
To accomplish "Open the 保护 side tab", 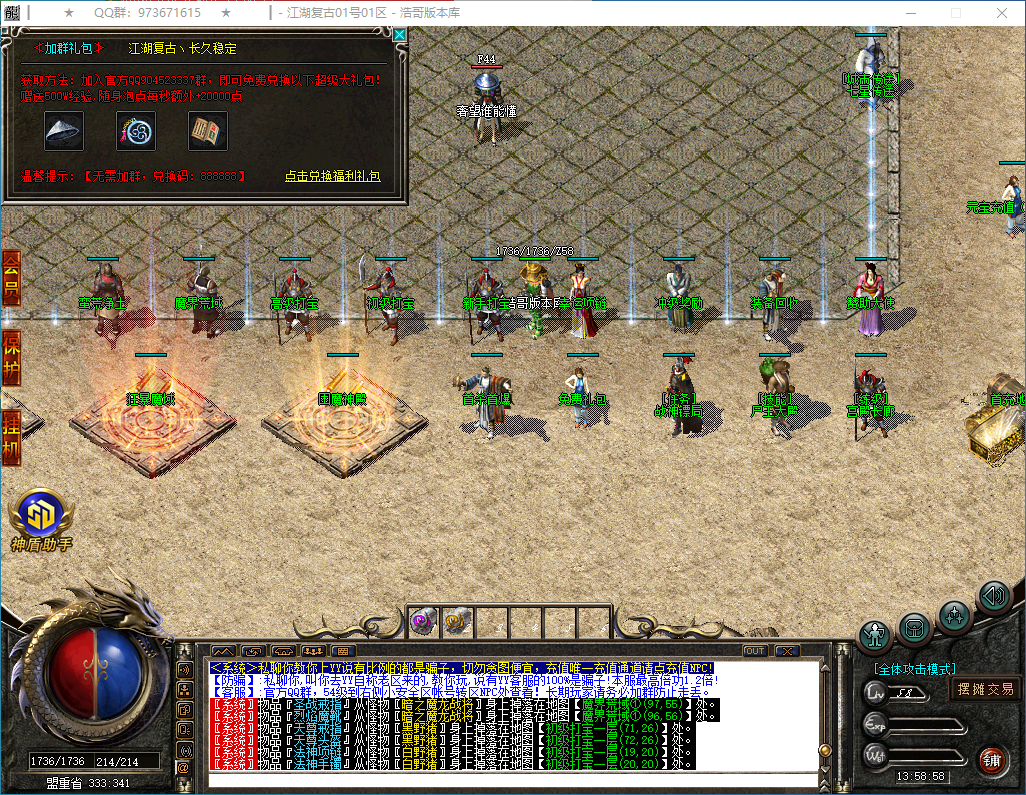I will click(11, 357).
